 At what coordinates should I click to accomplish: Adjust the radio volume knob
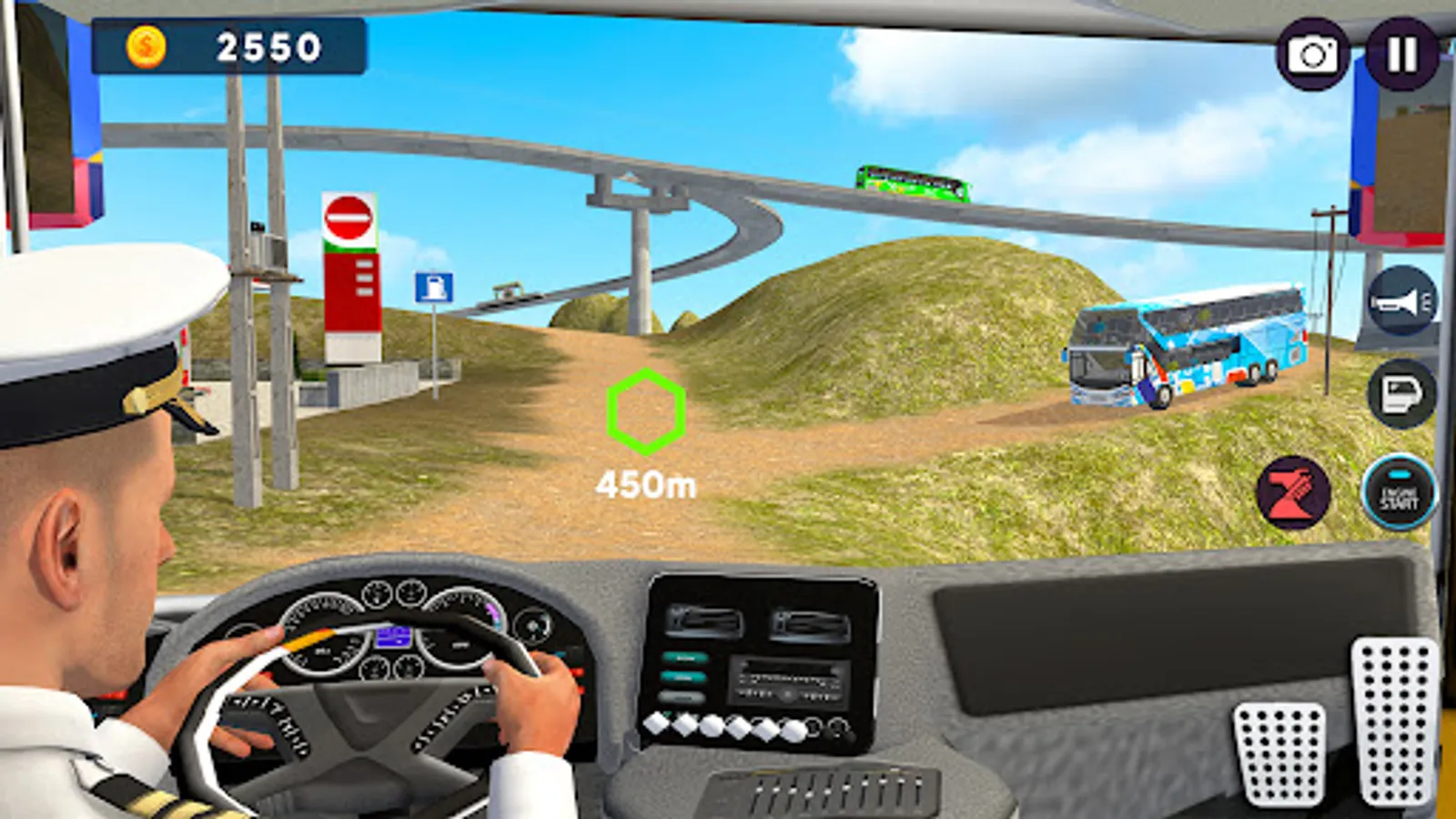(x=786, y=695)
